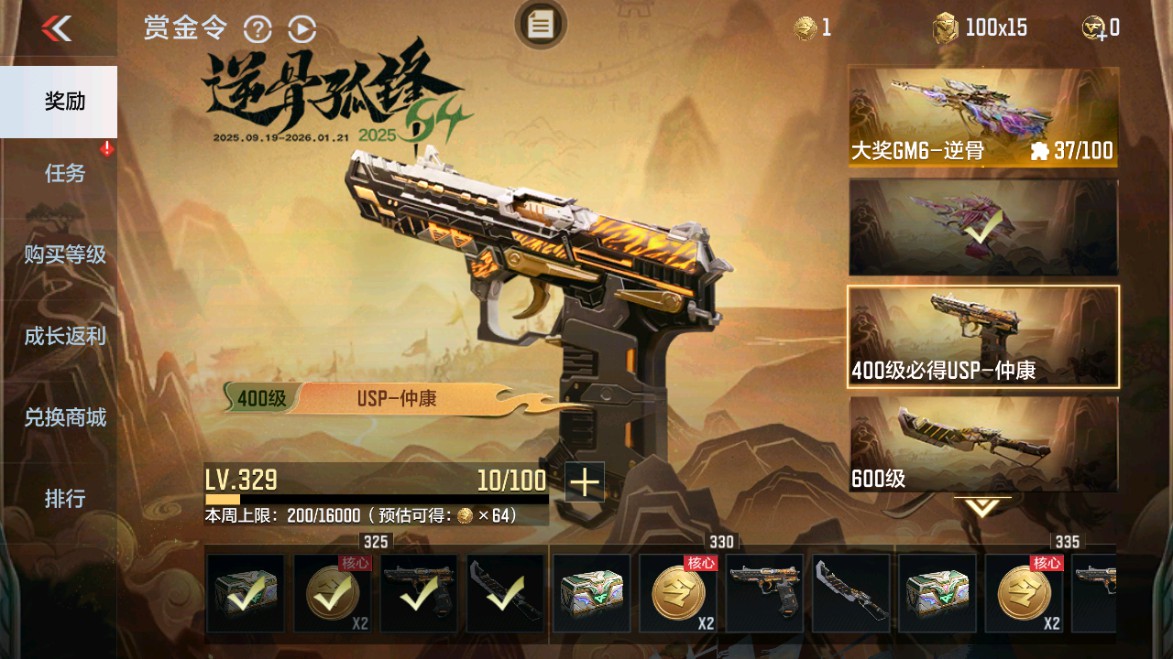Expand reward list with the down arrow
1173x659 pixels.
(982, 507)
